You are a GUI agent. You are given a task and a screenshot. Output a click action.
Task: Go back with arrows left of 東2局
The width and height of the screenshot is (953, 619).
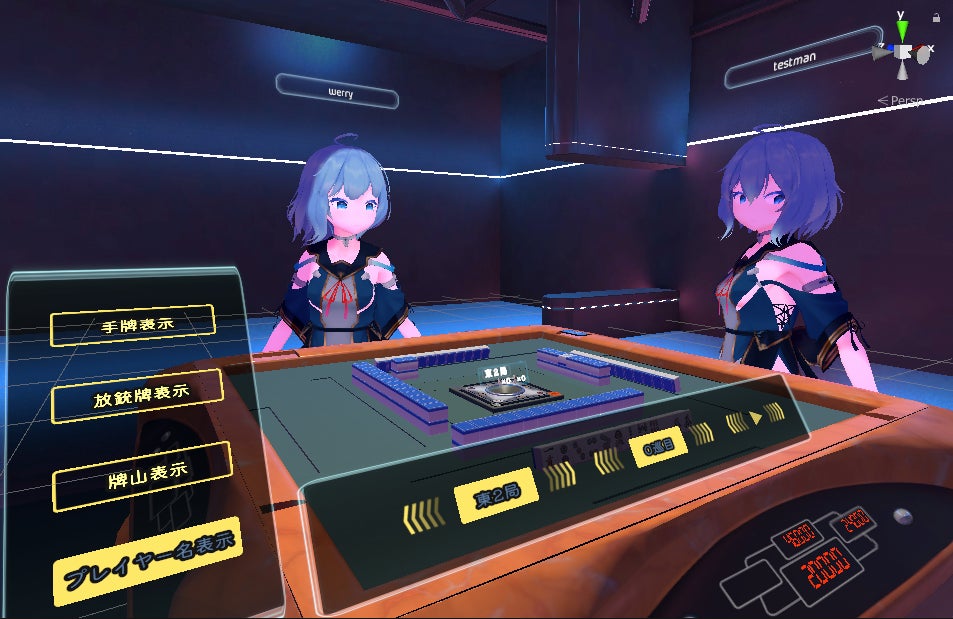[423, 516]
